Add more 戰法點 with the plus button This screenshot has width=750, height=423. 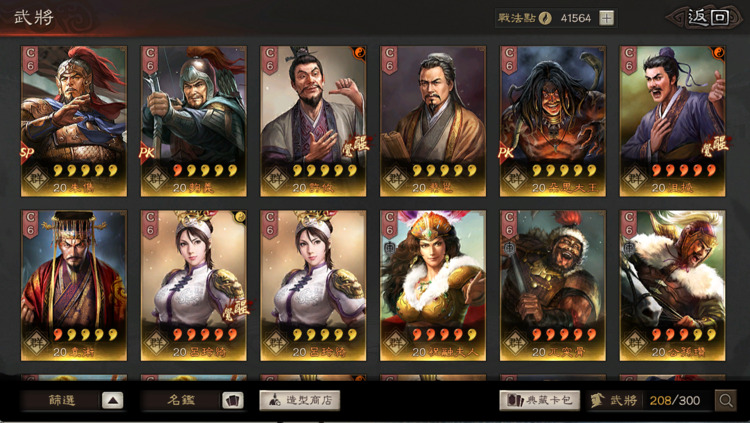pyautogui.click(x=607, y=18)
